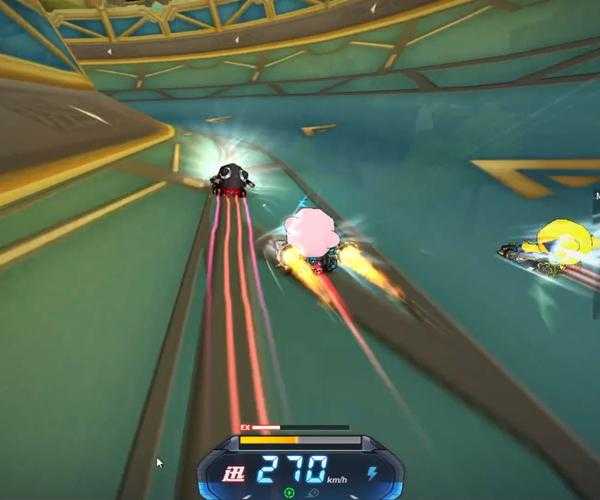Click the lightning bolt boost icon

click(372, 472)
